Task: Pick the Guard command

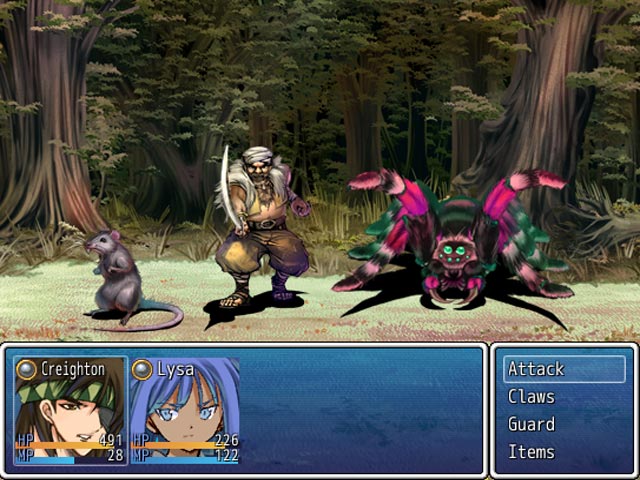Action: click(x=564, y=424)
